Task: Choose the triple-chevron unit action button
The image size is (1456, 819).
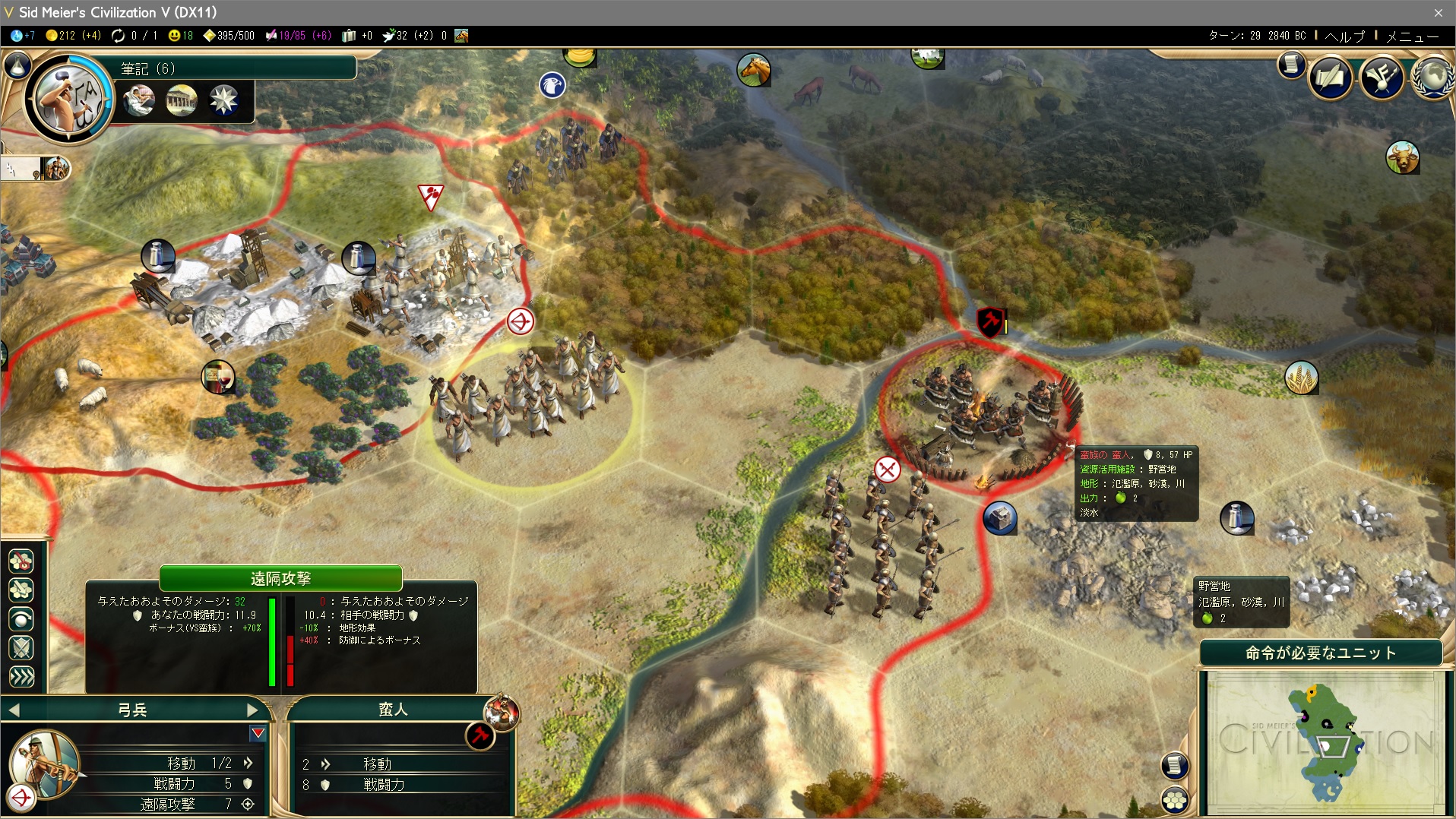Action: [x=21, y=676]
